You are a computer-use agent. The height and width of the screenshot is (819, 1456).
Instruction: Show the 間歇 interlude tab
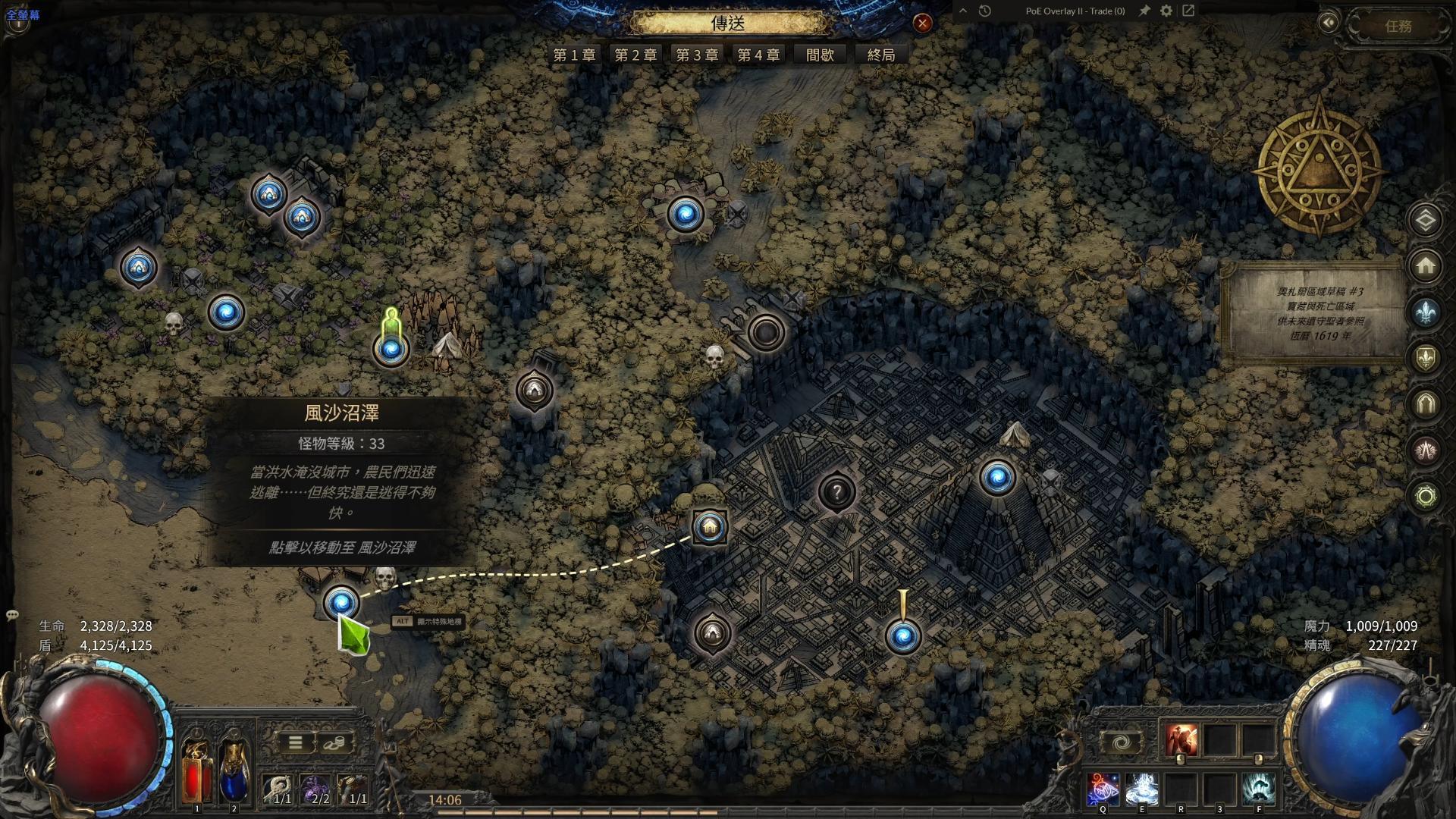pos(820,55)
